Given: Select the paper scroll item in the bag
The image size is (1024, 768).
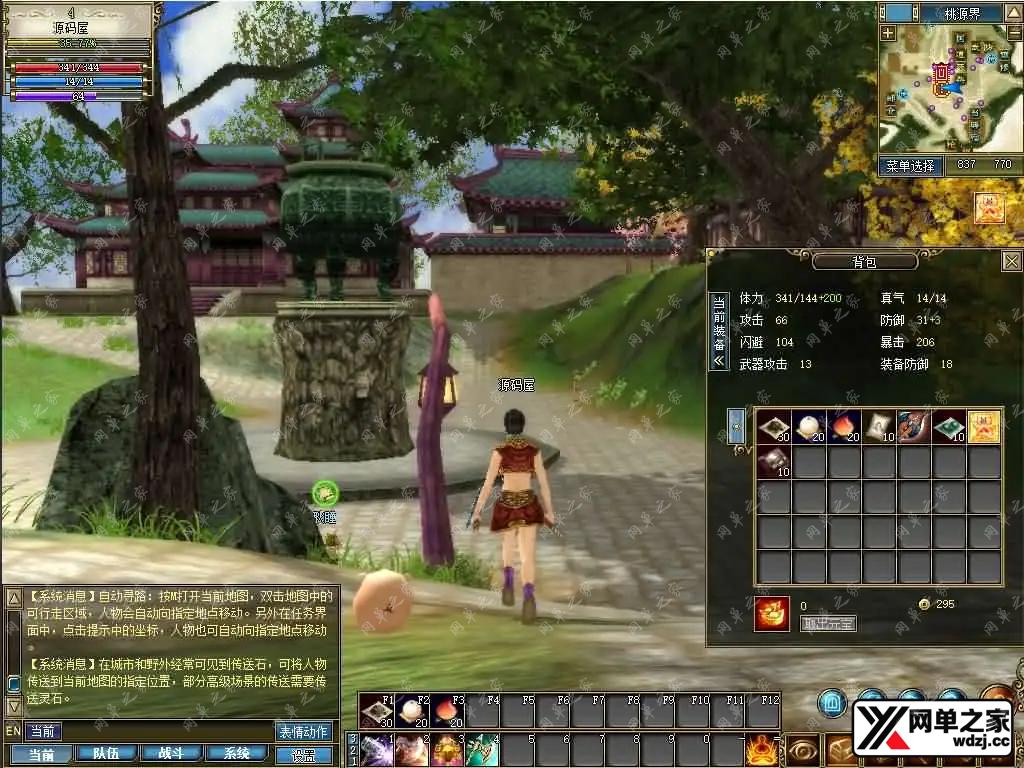Looking at the screenshot, I should pos(878,427).
